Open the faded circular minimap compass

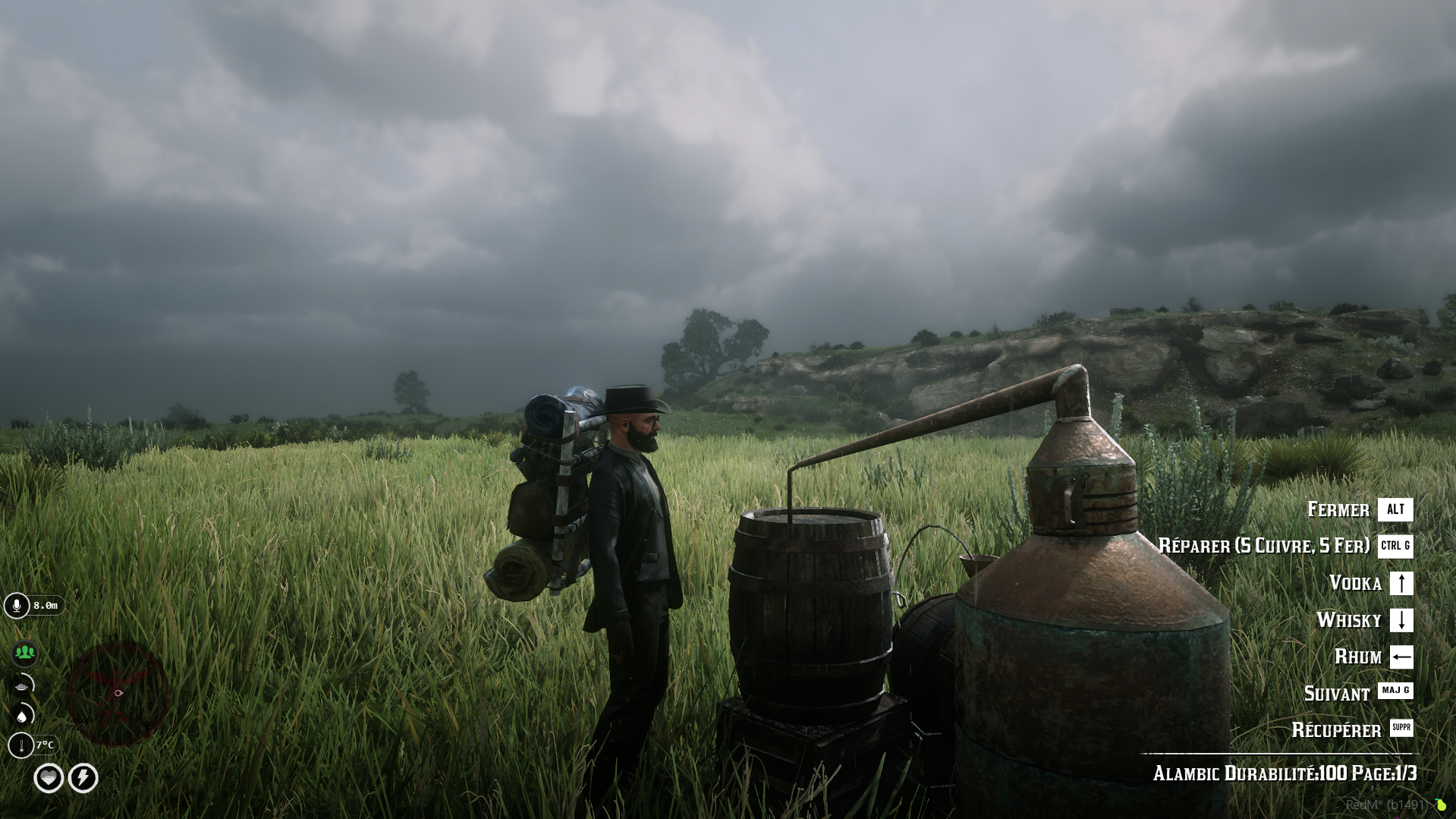(x=118, y=693)
